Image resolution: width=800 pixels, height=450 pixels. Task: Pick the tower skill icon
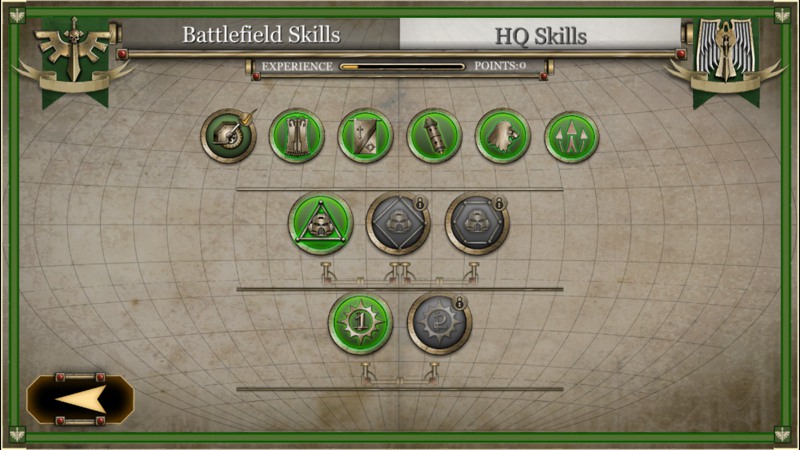(x=434, y=136)
